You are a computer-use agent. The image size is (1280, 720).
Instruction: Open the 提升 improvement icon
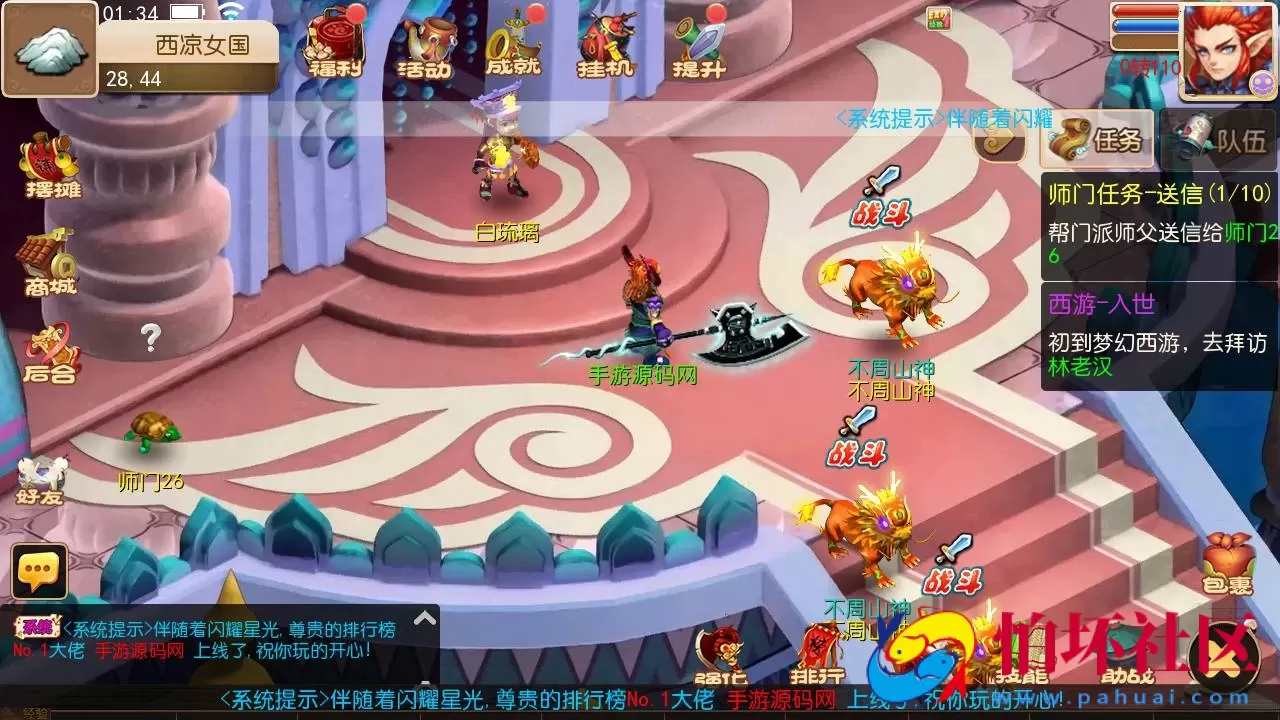(697, 45)
